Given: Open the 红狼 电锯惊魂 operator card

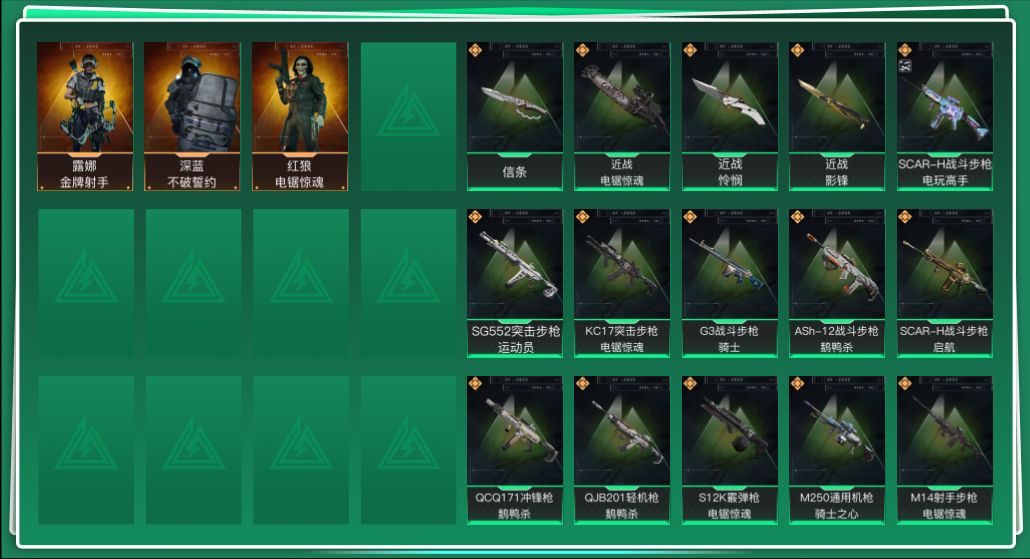Looking at the screenshot, I should point(300,116).
